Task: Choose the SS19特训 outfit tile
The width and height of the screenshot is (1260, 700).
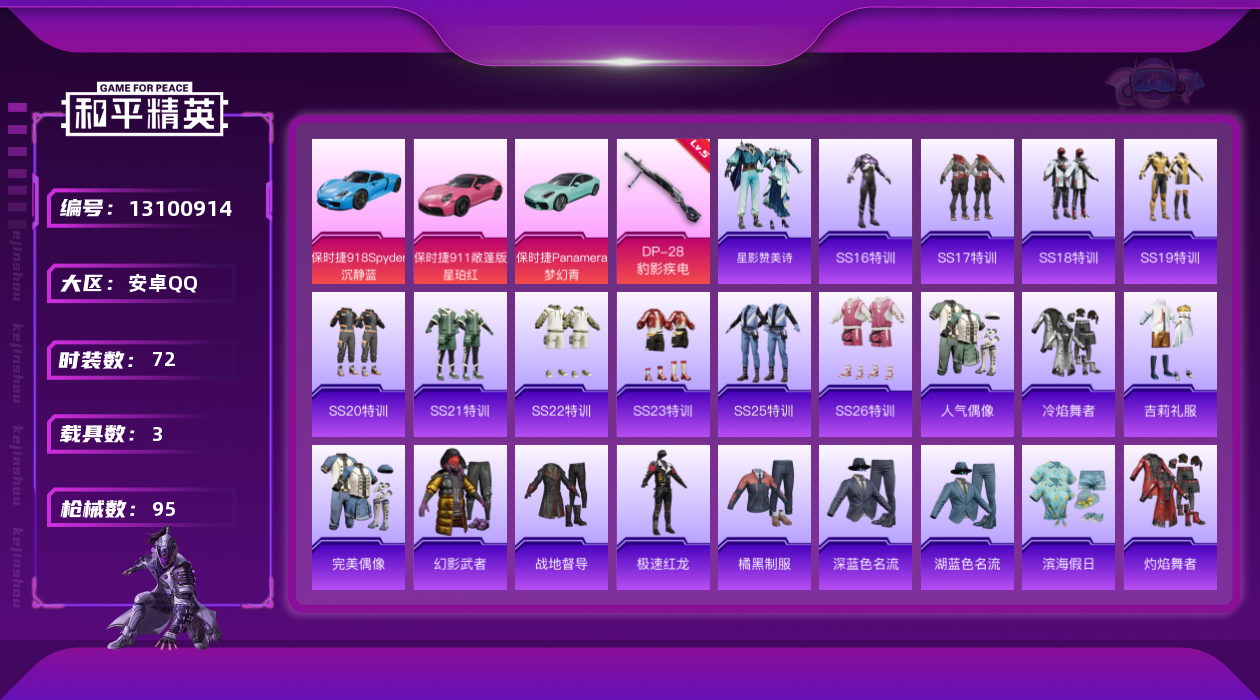Action: point(1170,211)
